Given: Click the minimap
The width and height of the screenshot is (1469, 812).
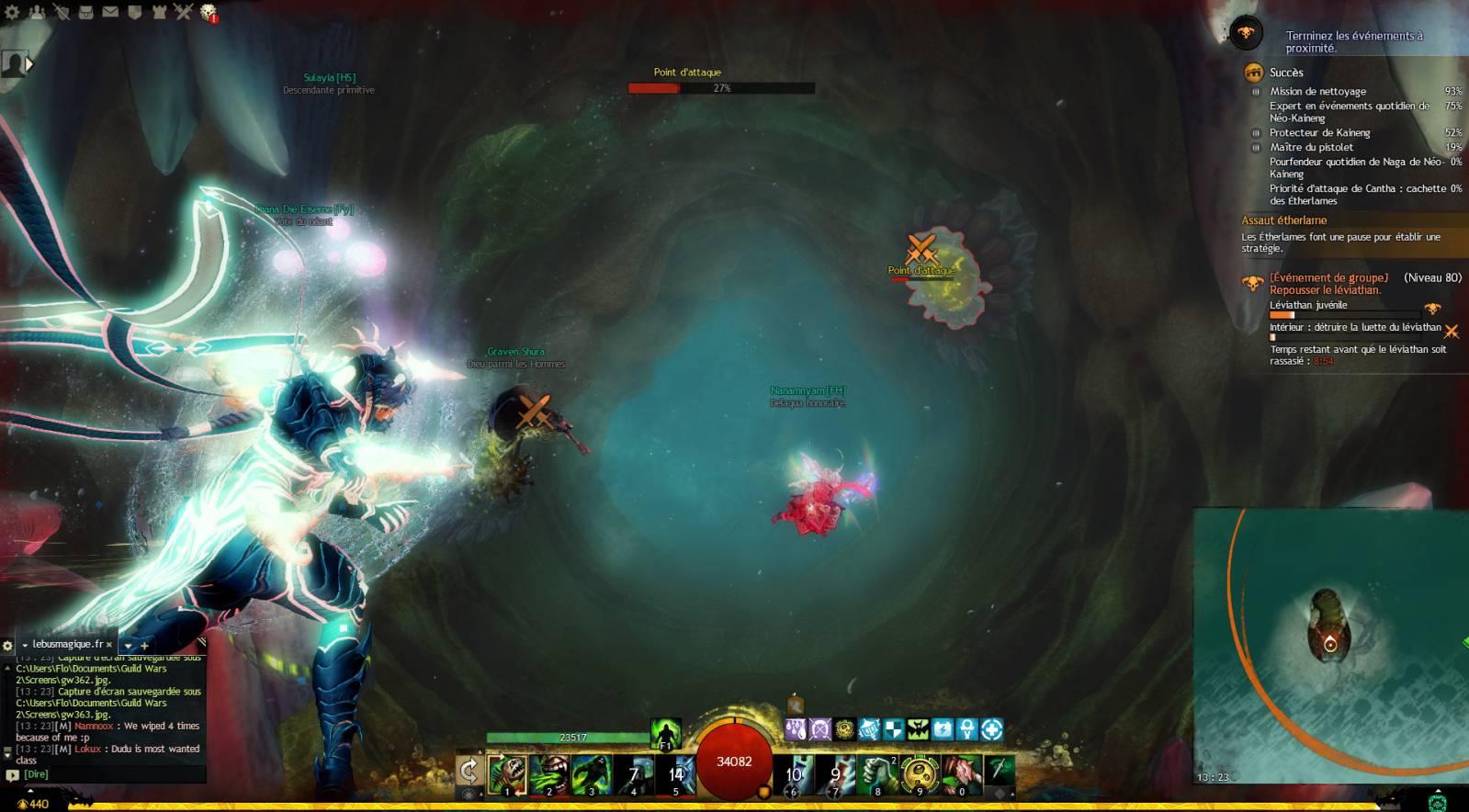Looking at the screenshot, I should pyautogui.click(x=1330, y=645).
